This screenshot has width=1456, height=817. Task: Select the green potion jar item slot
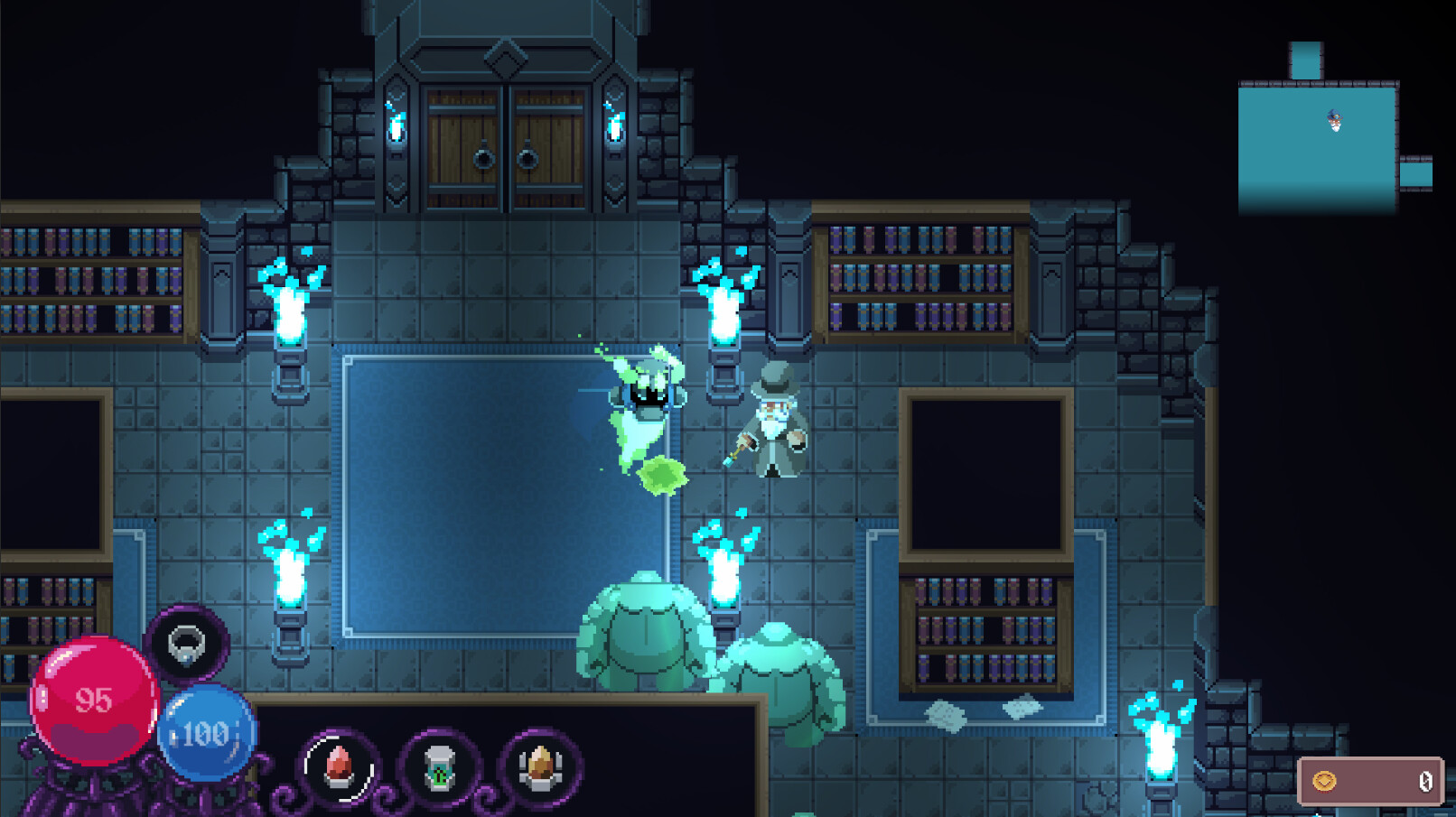(x=440, y=766)
